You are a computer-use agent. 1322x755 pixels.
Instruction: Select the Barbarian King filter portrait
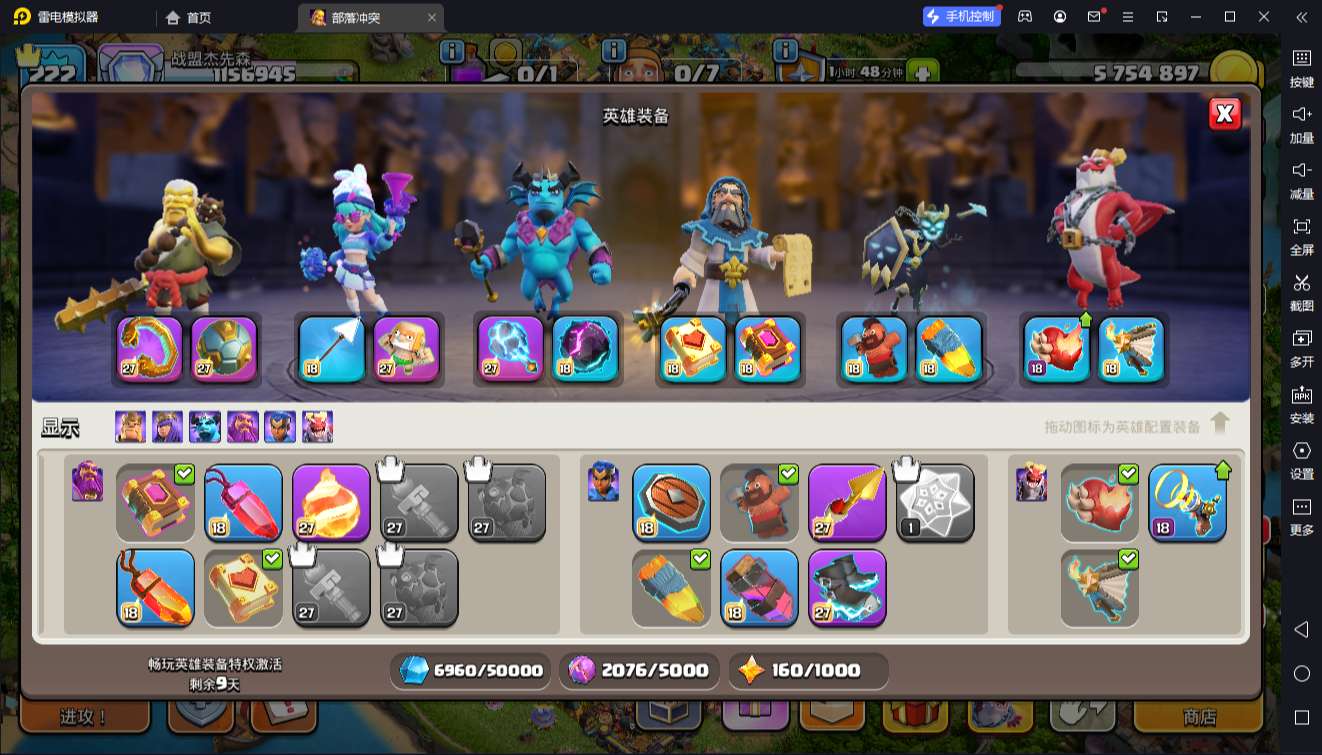[130, 427]
